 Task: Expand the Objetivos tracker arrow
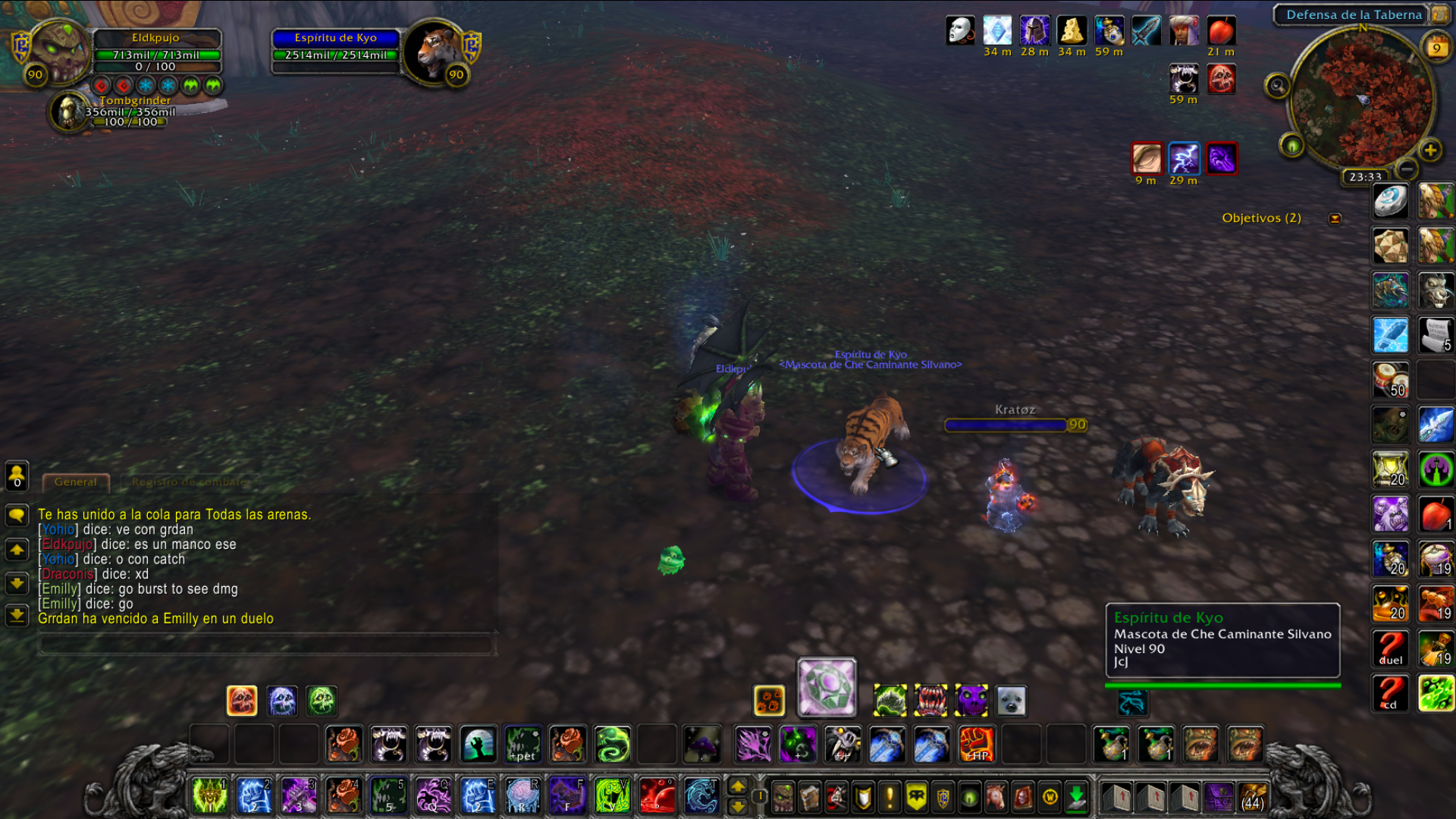click(1335, 218)
